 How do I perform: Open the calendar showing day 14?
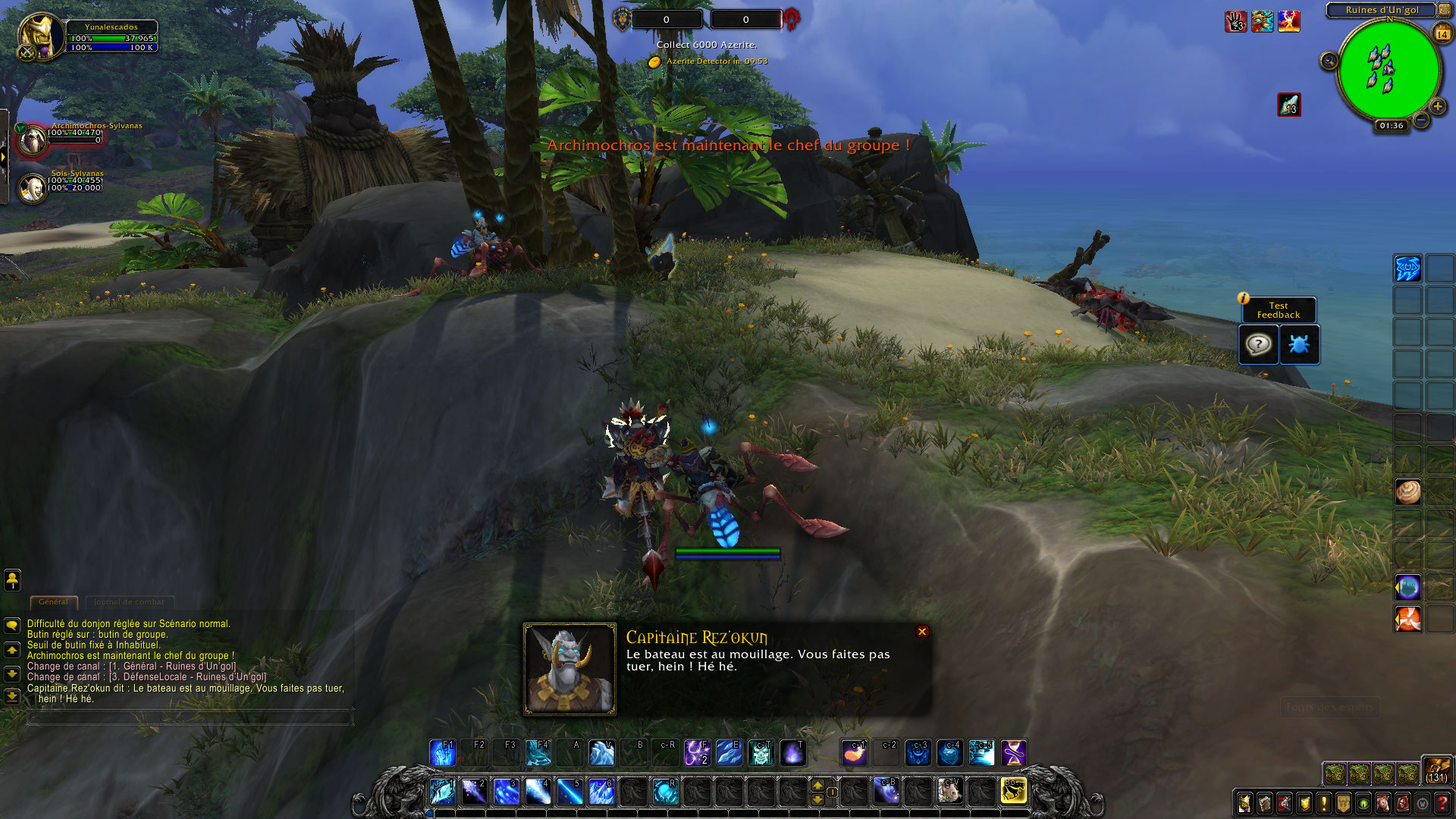[x=1442, y=34]
